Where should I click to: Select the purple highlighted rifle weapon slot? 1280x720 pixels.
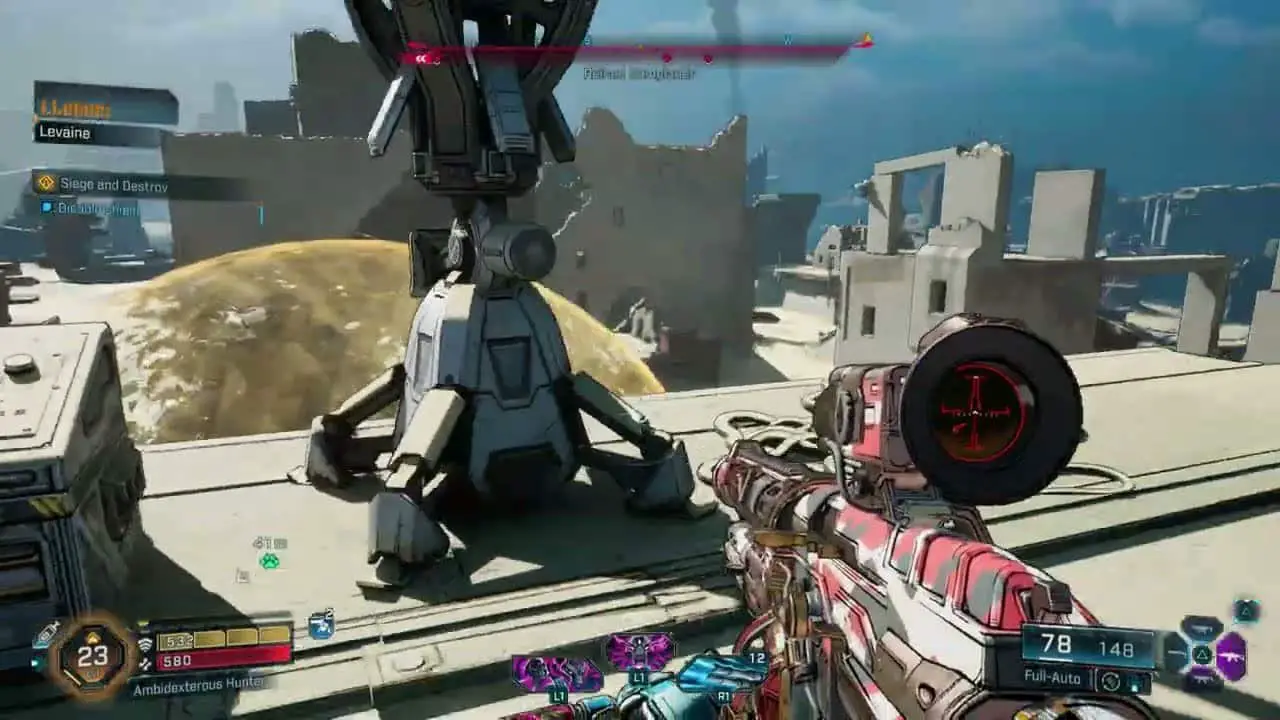click(1231, 656)
